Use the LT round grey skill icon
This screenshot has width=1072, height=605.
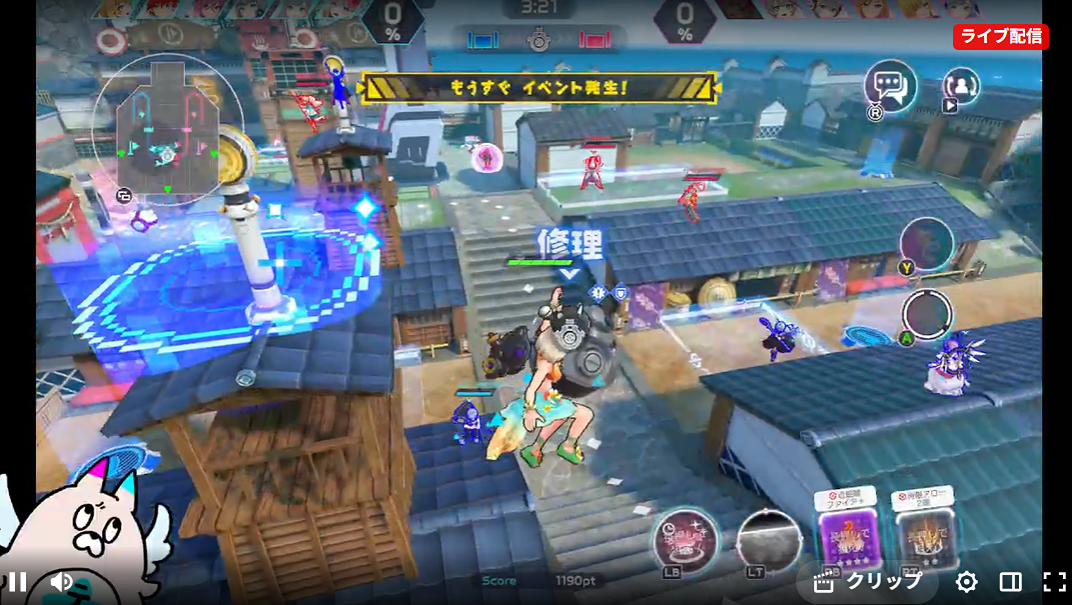pyautogui.click(x=768, y=541)
